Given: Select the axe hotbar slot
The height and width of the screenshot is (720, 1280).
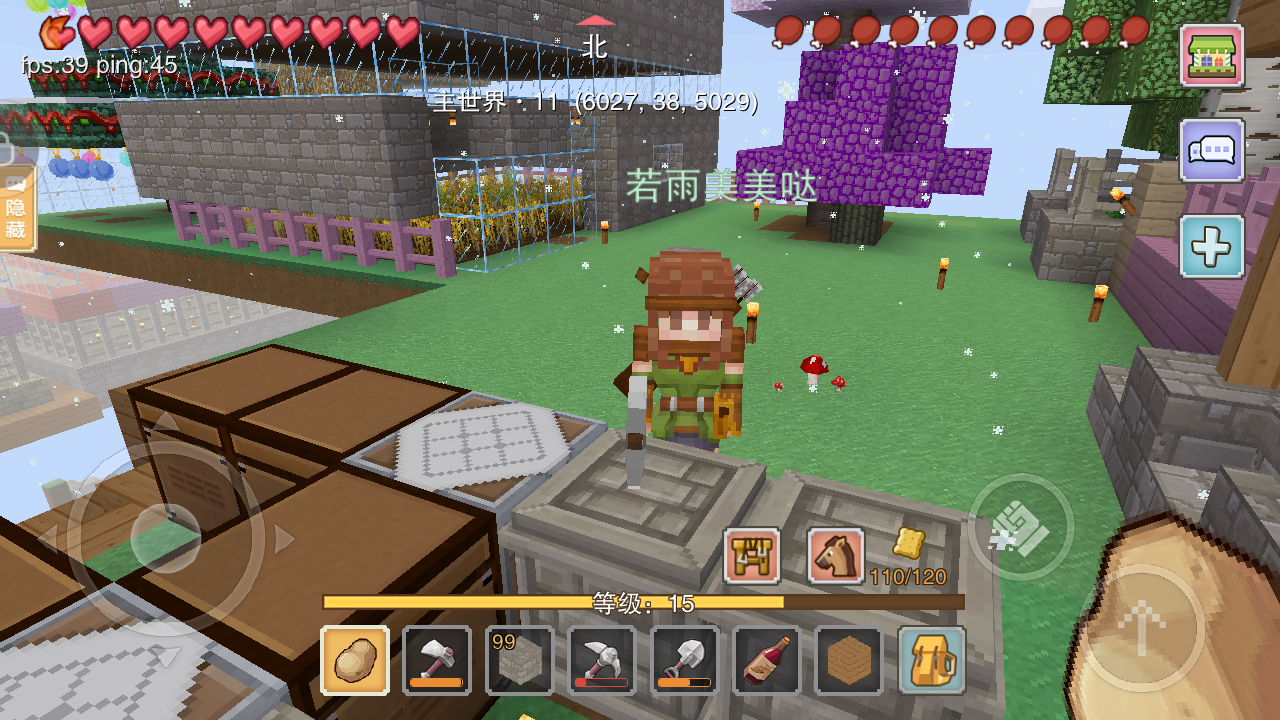Looking at the screenshot, I should (437, 660).
